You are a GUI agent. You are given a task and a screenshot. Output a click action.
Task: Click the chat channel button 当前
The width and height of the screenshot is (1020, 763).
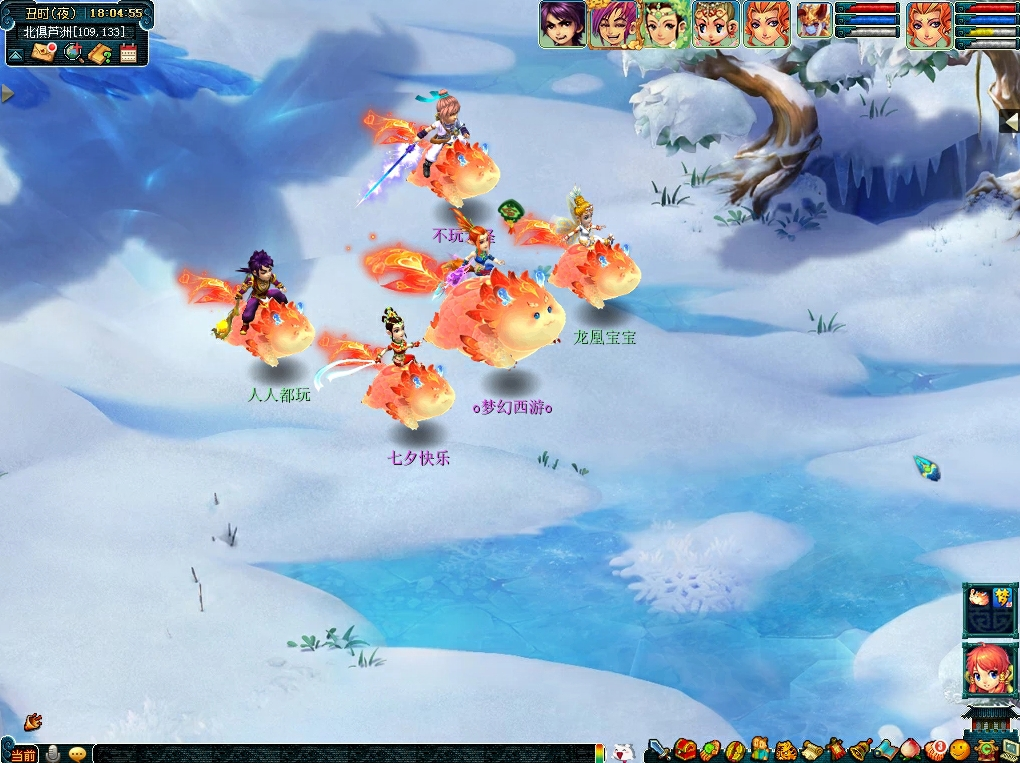(22, 754)
